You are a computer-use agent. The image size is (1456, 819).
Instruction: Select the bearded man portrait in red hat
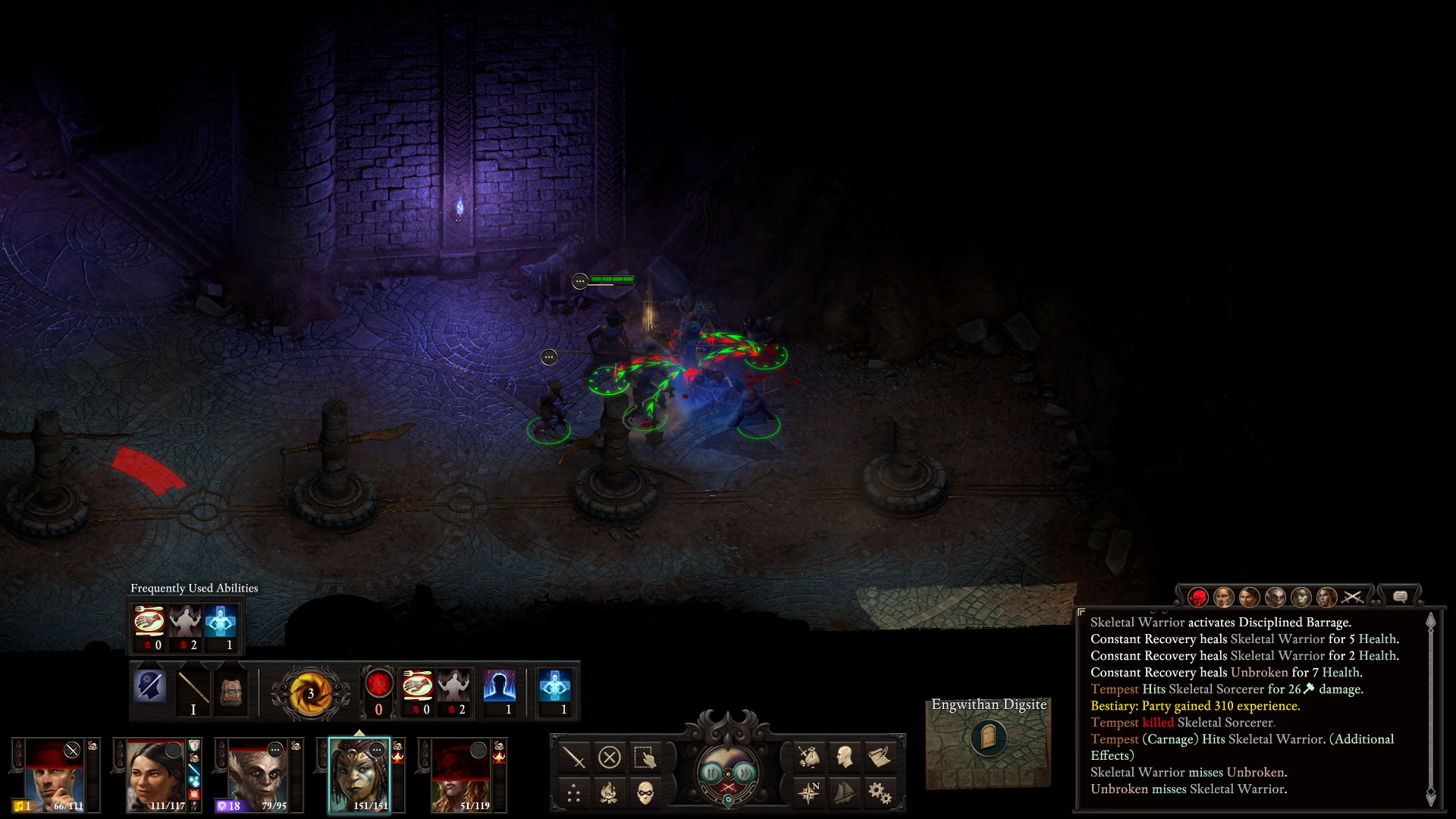(54, 775)
